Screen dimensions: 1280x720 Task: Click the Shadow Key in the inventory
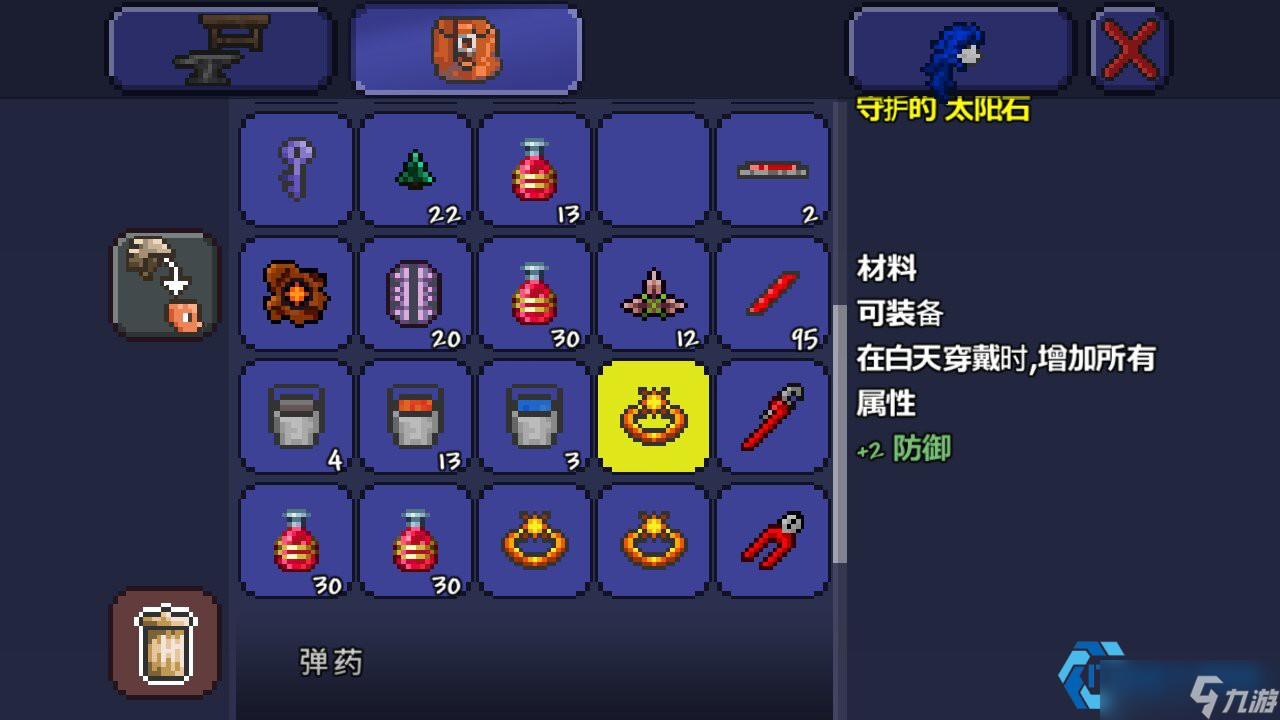click(295, 168)
